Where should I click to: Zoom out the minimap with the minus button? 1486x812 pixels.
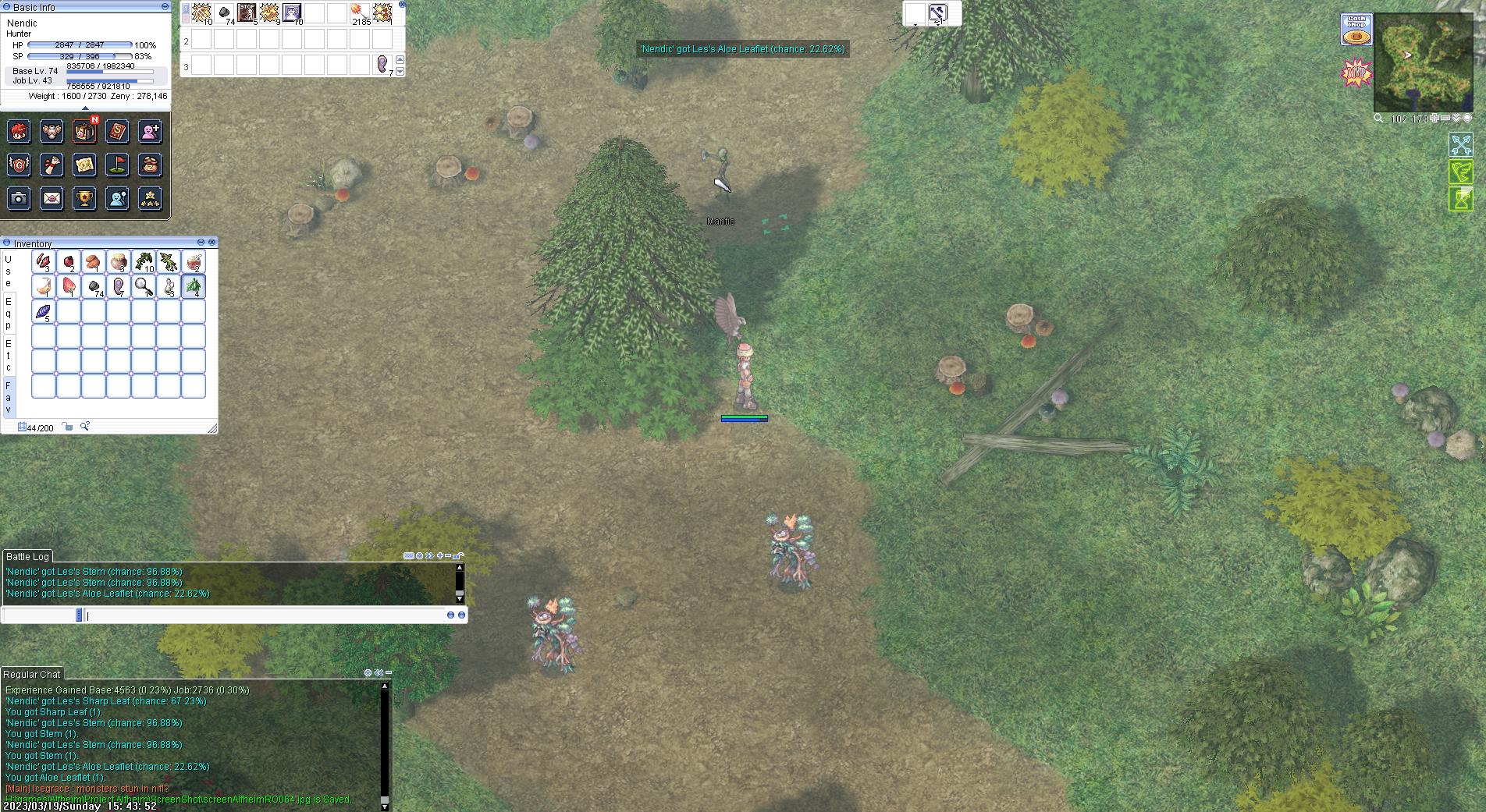click(x=1445, y=119)
